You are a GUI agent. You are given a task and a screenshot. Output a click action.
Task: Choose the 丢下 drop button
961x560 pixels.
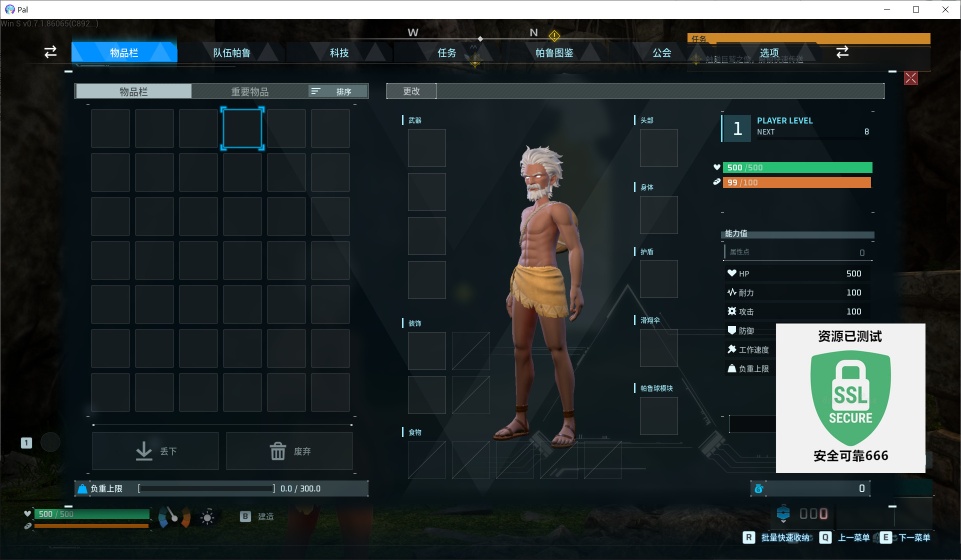pyautogui.click(x=155, y=451)
